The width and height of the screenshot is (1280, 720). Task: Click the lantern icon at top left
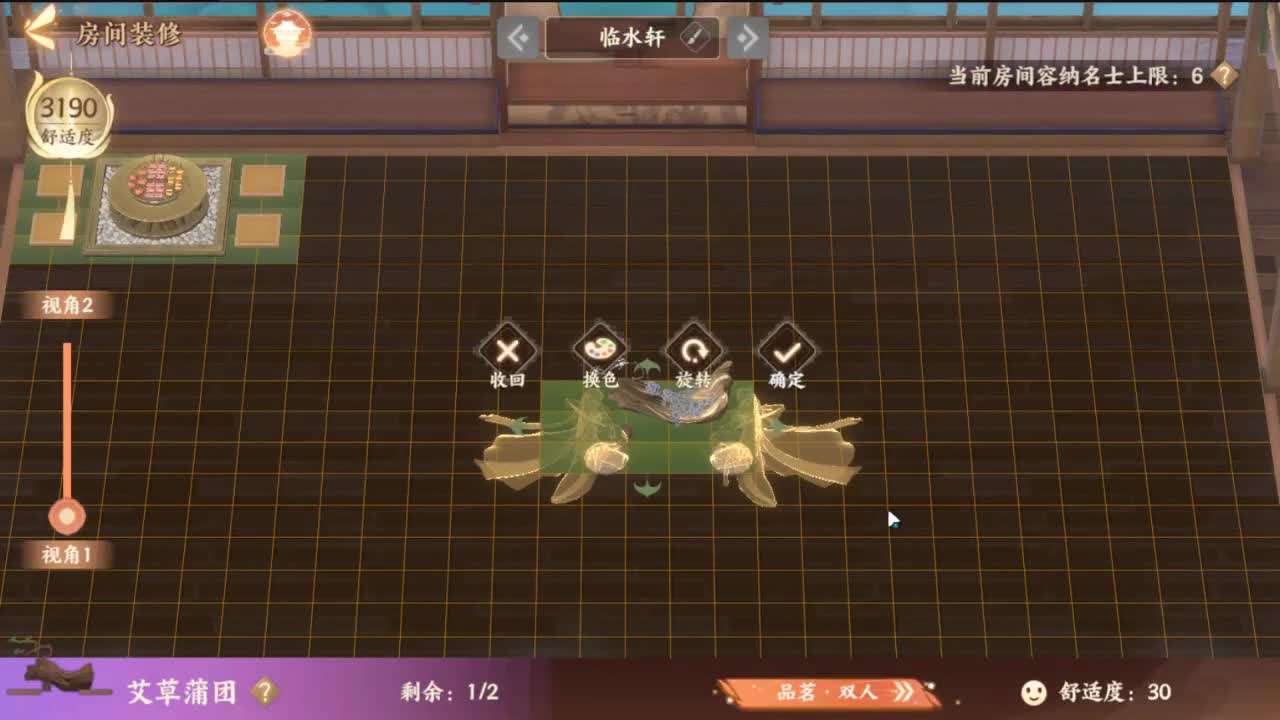tap(289, 34)
